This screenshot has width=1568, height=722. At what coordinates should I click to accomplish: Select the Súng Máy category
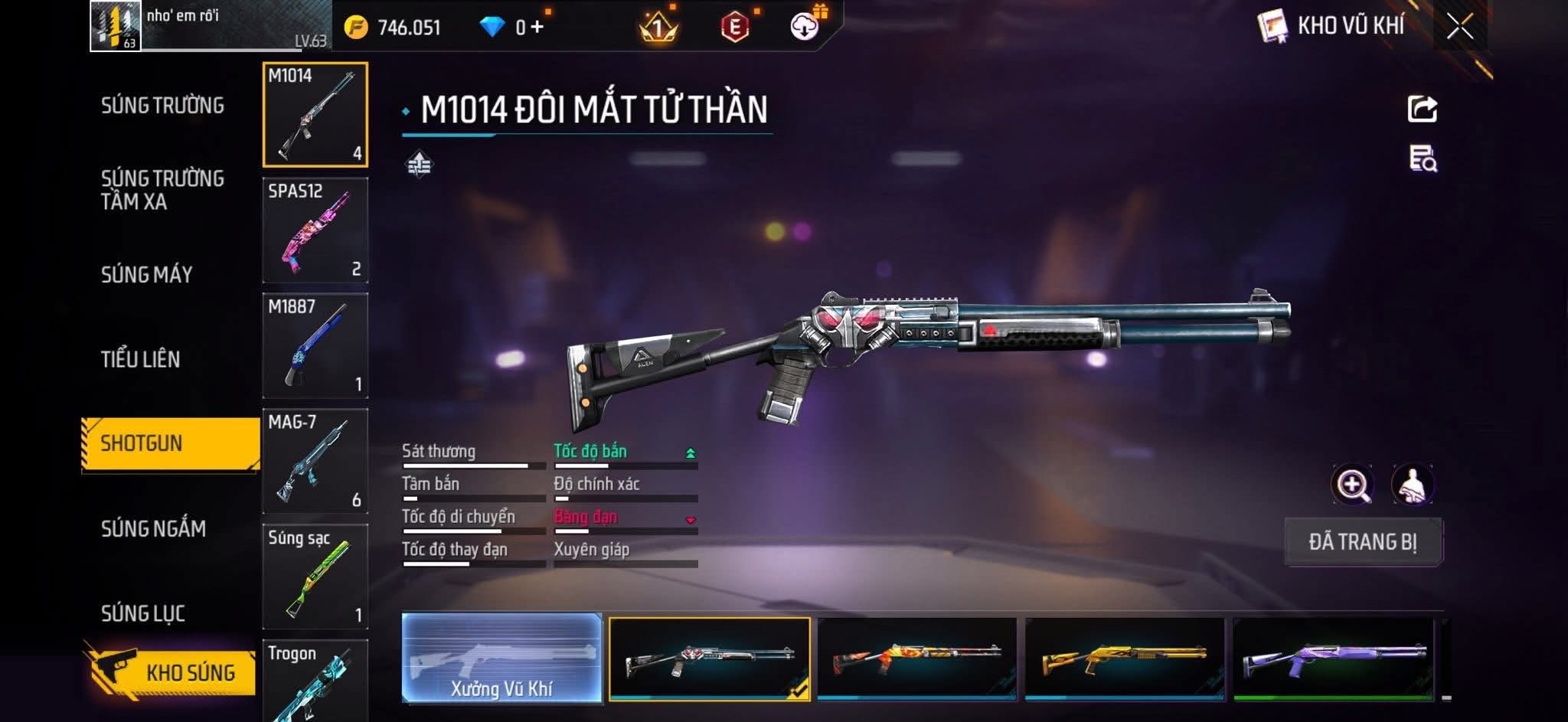coord(146,275)
